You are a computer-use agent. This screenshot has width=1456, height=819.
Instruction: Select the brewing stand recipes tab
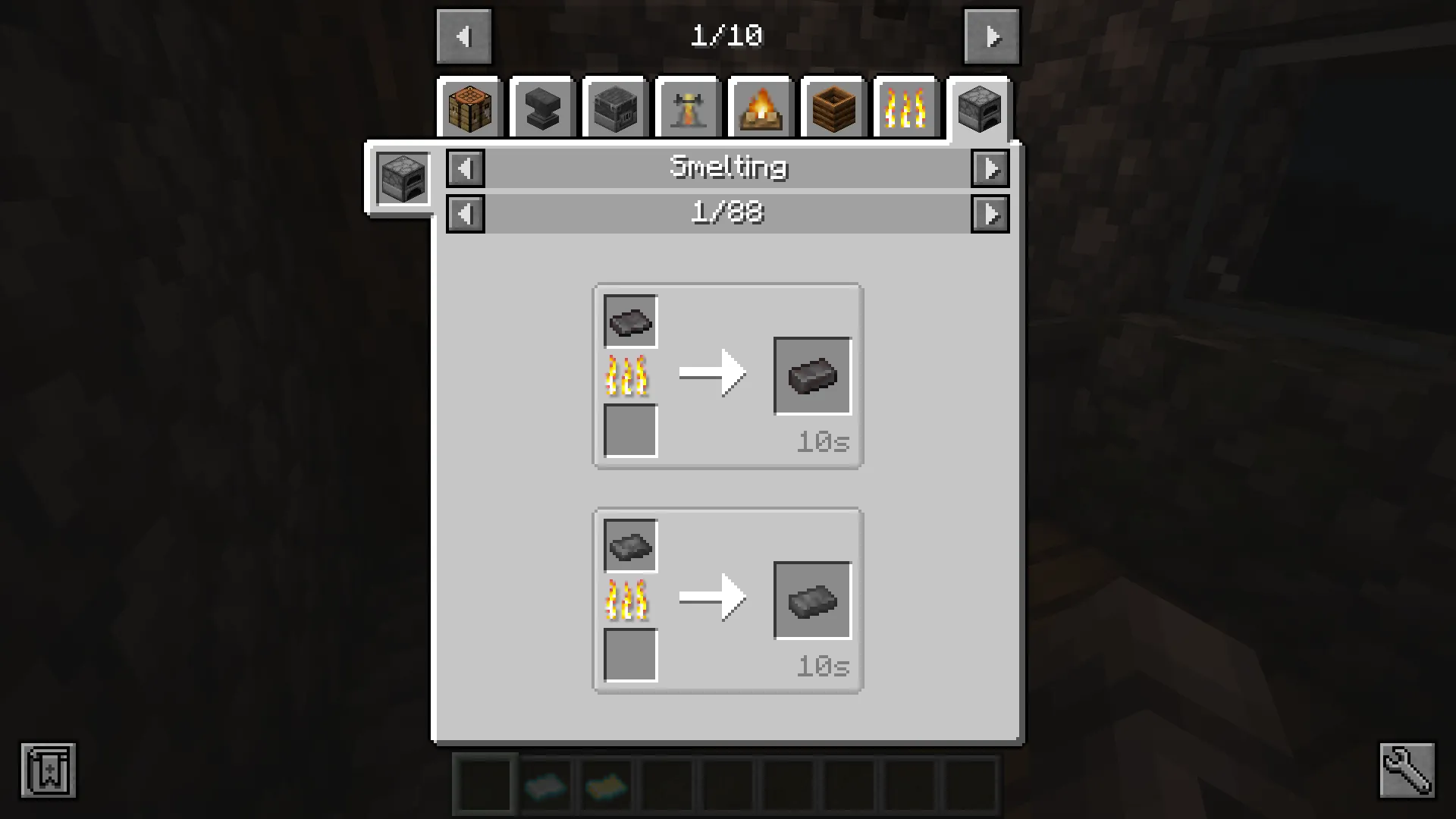688,108
